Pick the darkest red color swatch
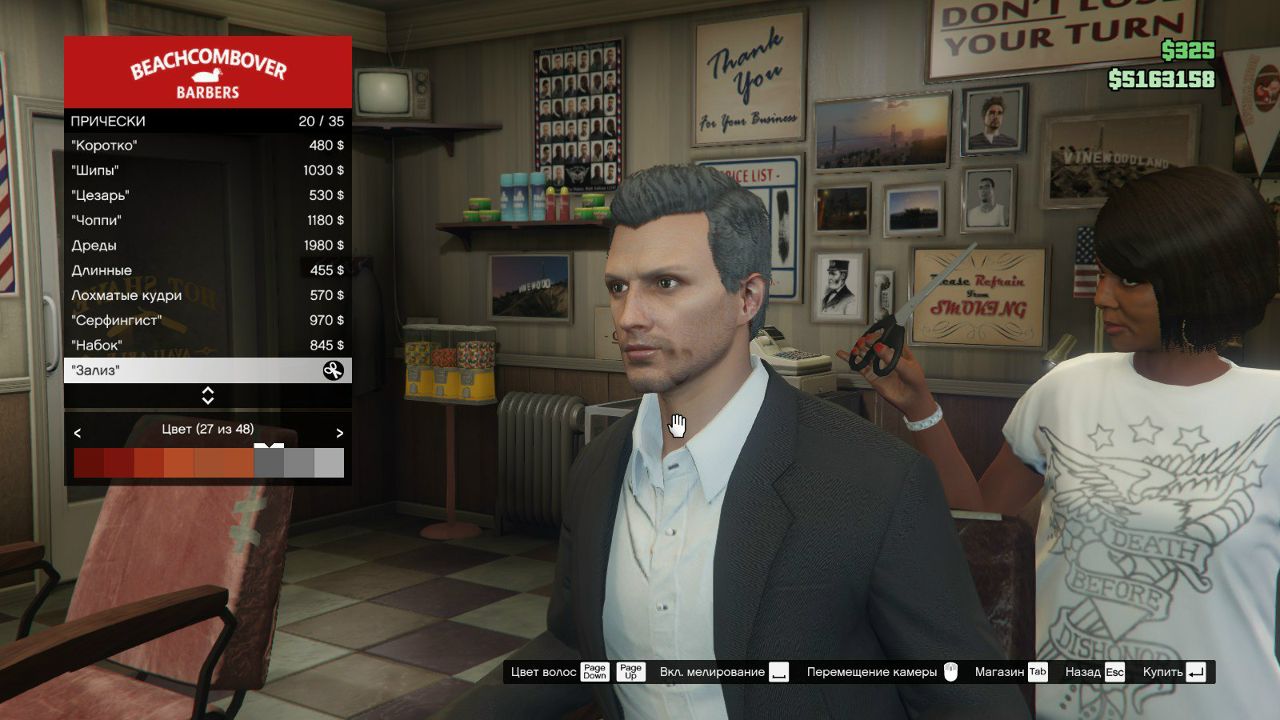 point(88,463)
